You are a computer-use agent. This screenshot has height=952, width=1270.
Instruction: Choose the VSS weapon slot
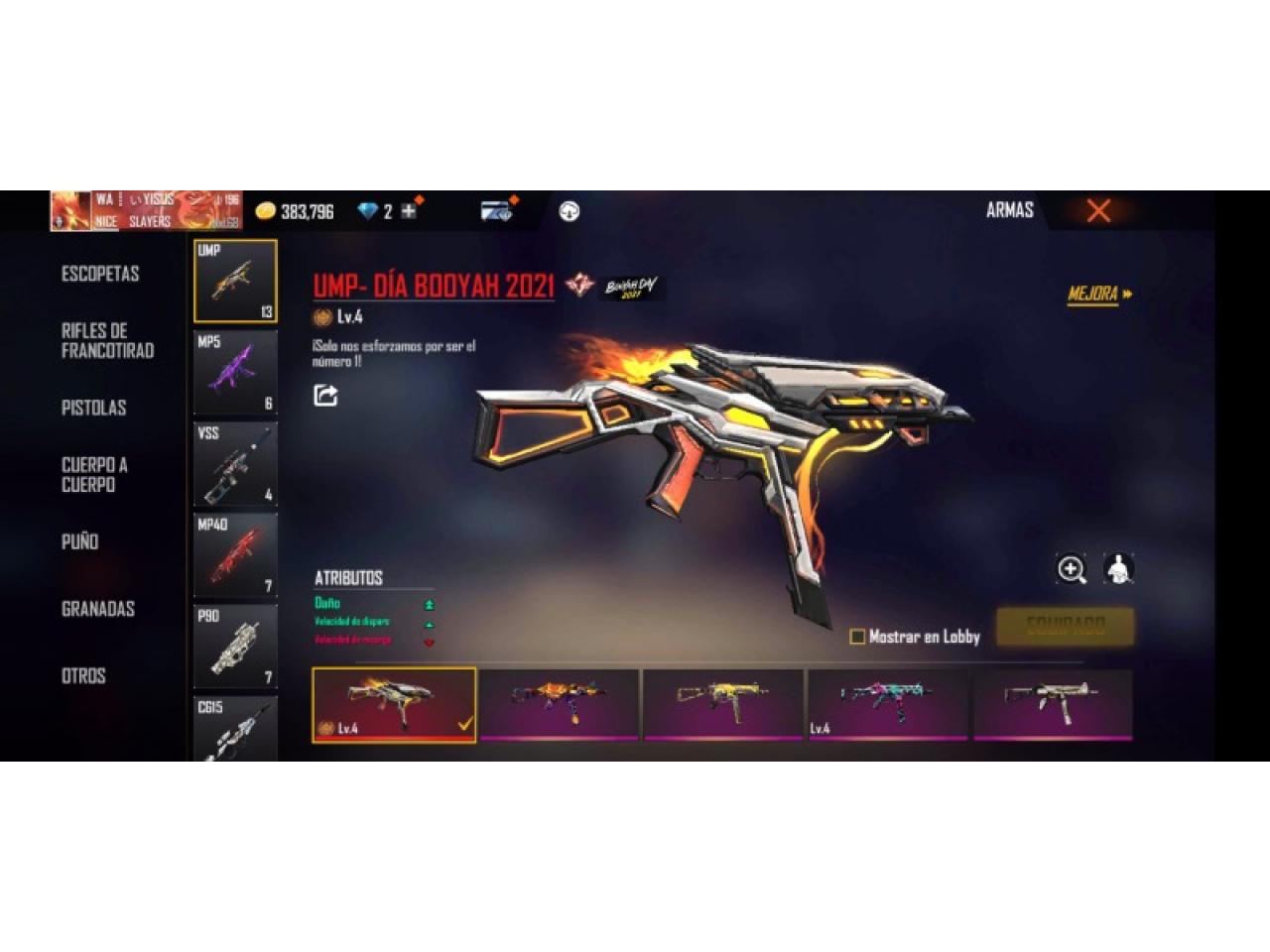coord(235,463)
